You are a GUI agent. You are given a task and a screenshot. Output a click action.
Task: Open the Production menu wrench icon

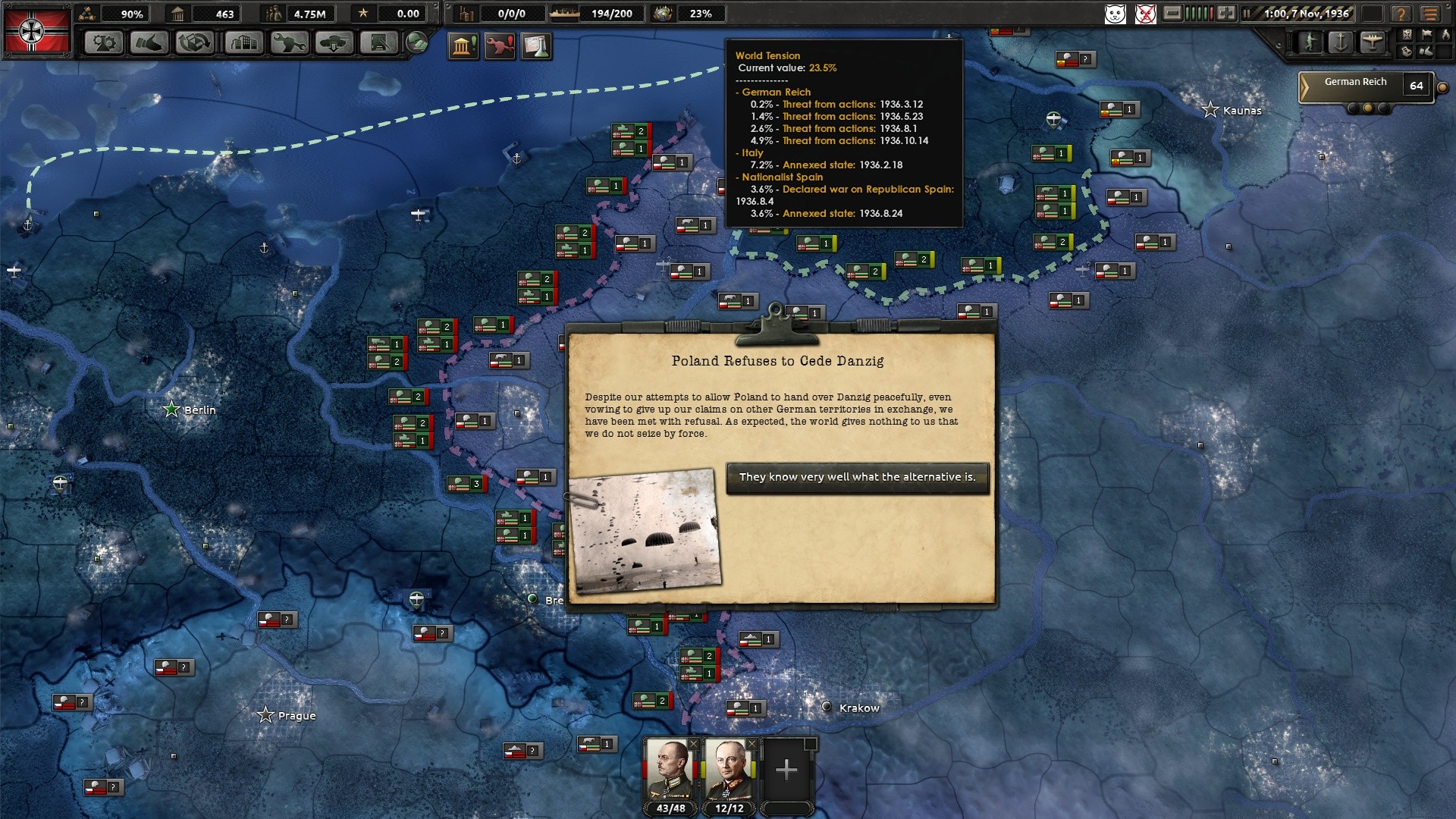(287, 43)
